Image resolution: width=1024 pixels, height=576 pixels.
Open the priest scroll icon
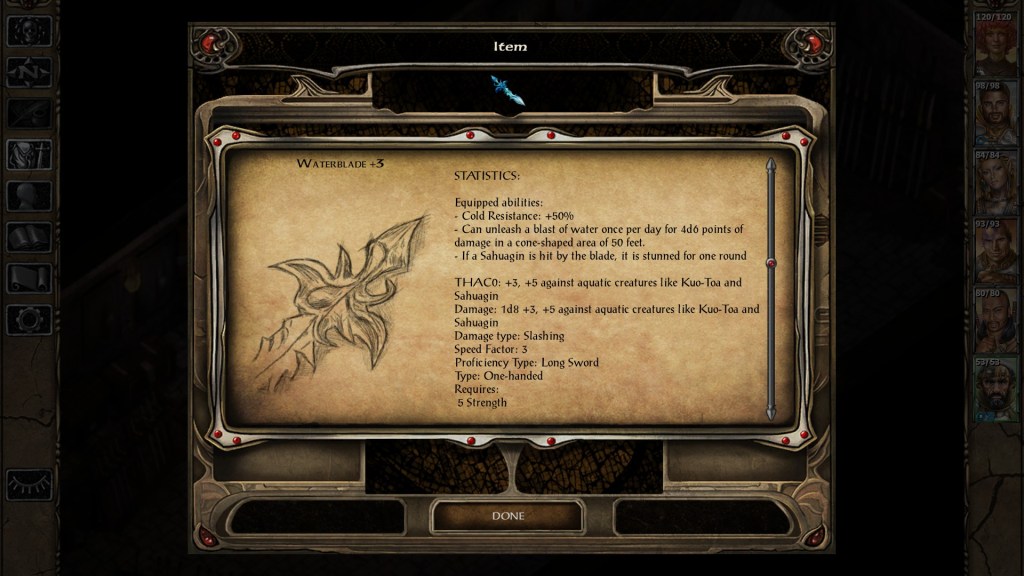tap(29, 278)
